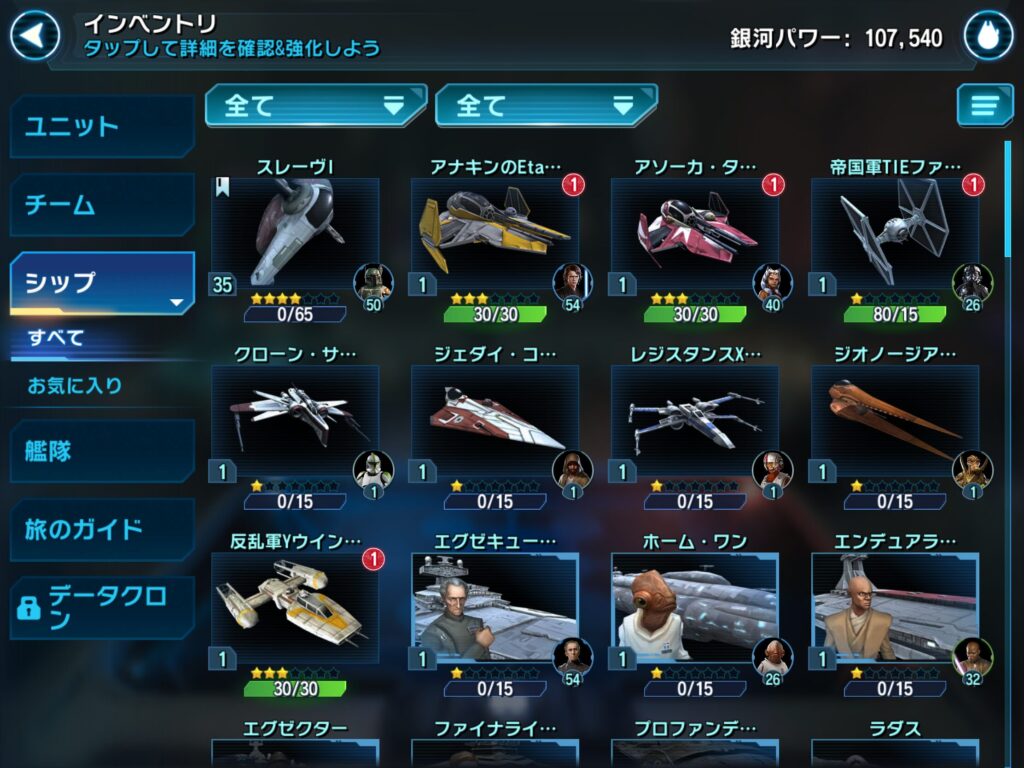Expand the first 全て filter dropdown
The image size is (1024, 768).
click(315, 105)
